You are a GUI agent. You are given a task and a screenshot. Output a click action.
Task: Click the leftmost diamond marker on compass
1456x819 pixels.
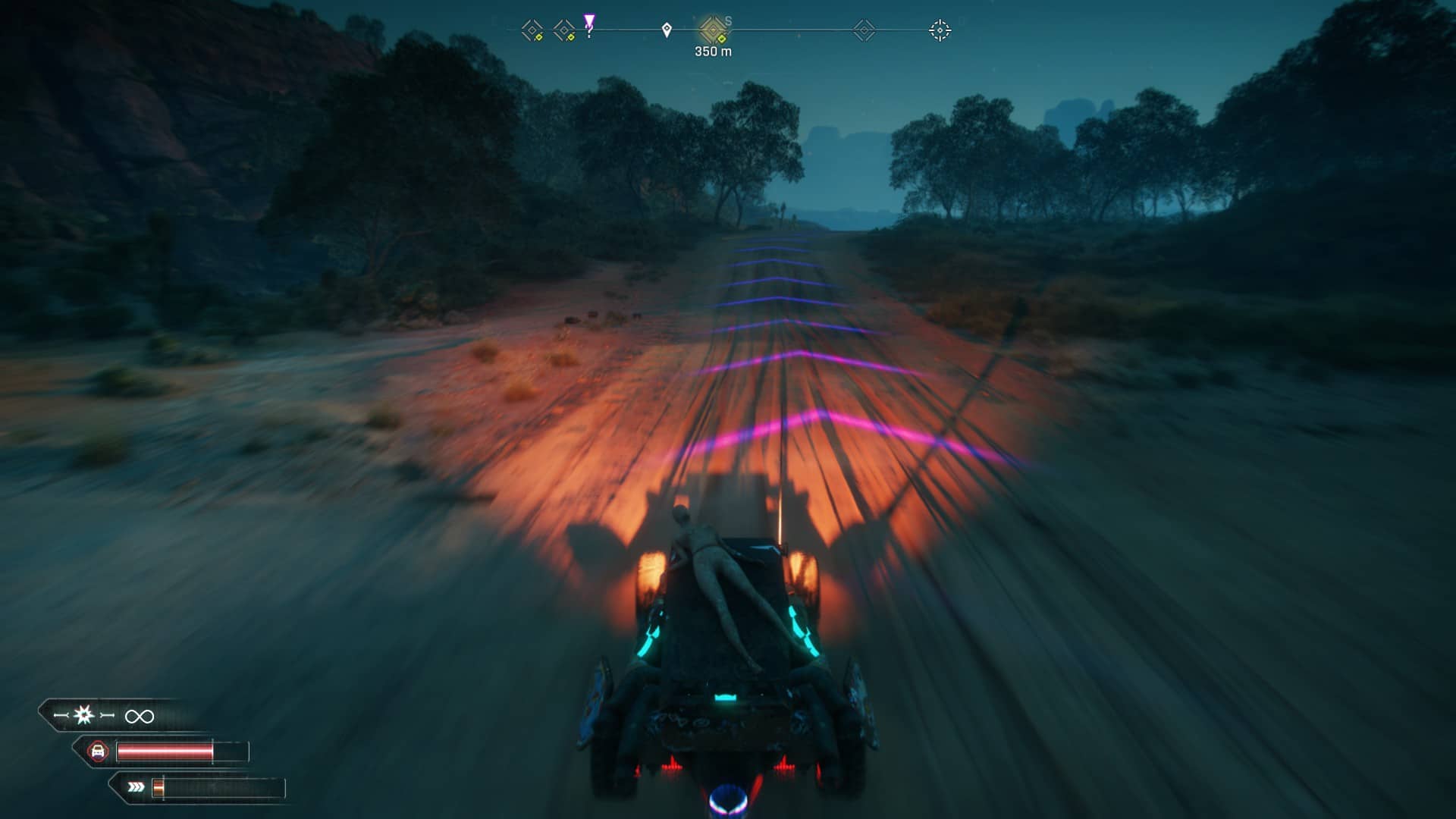(x=531, y=30)
